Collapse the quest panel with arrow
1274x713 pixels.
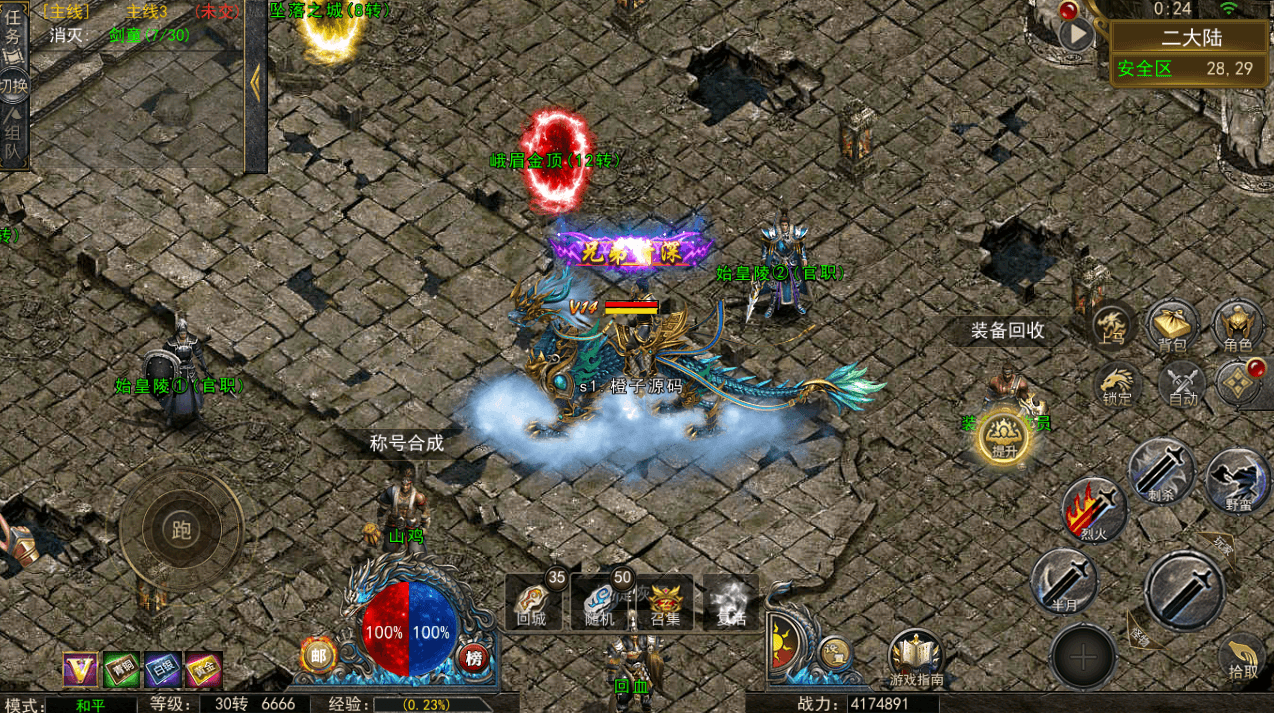(x=255, y=84)
